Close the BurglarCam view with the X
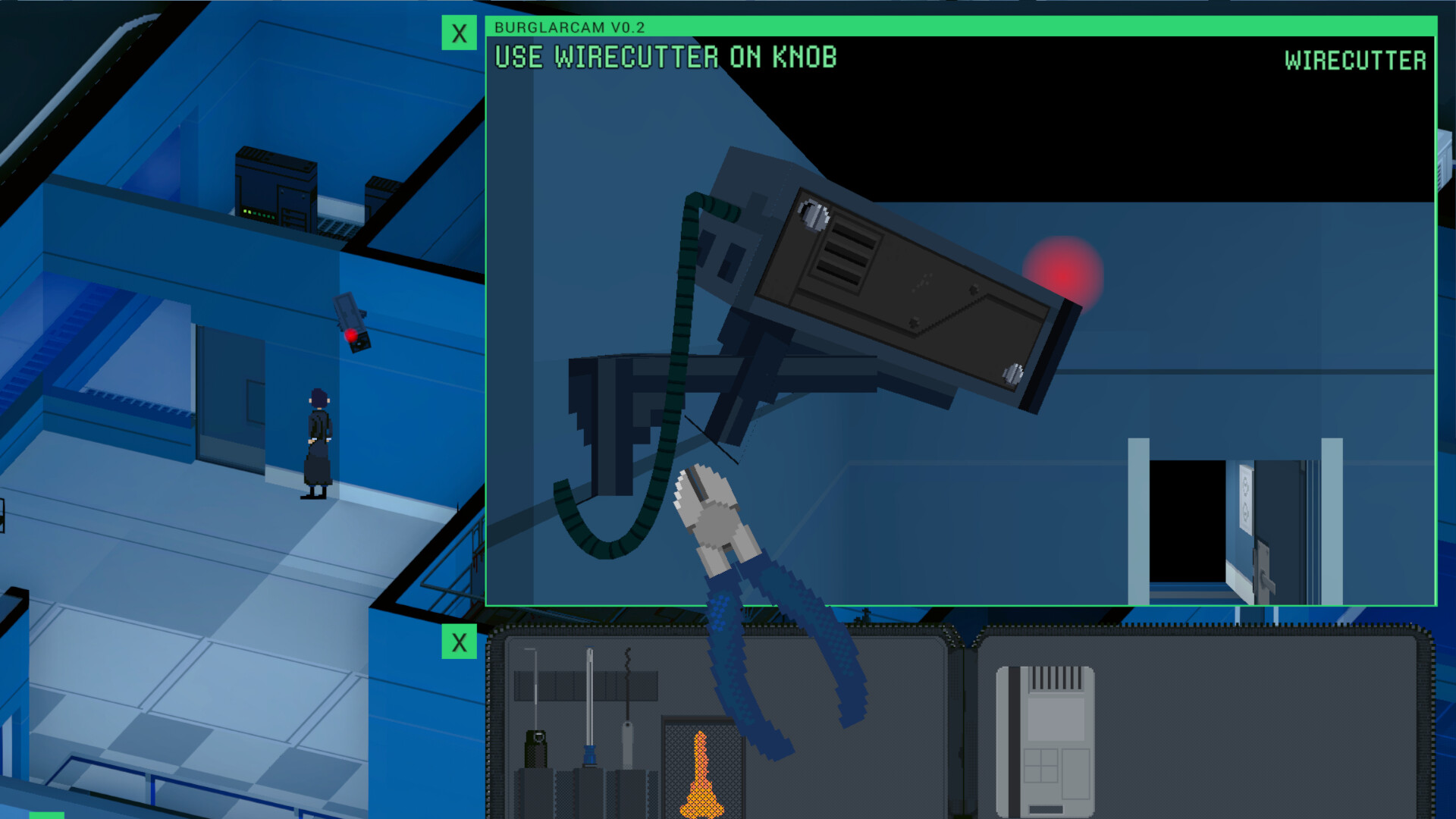Screen dimensions: 1456x819 click(458, 33)
